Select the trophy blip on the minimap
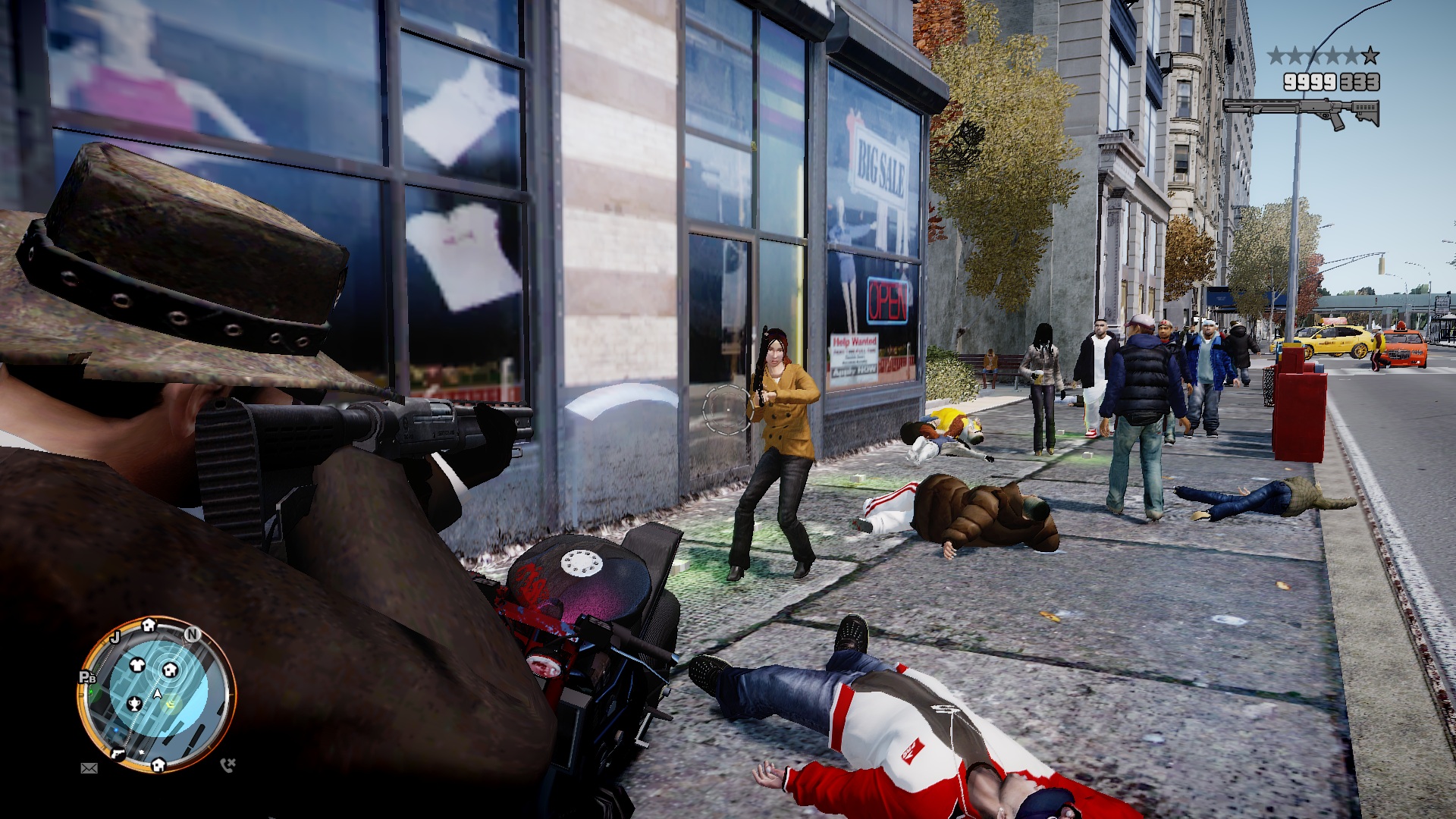1456x819 pixels. click(x=134, y=704)
